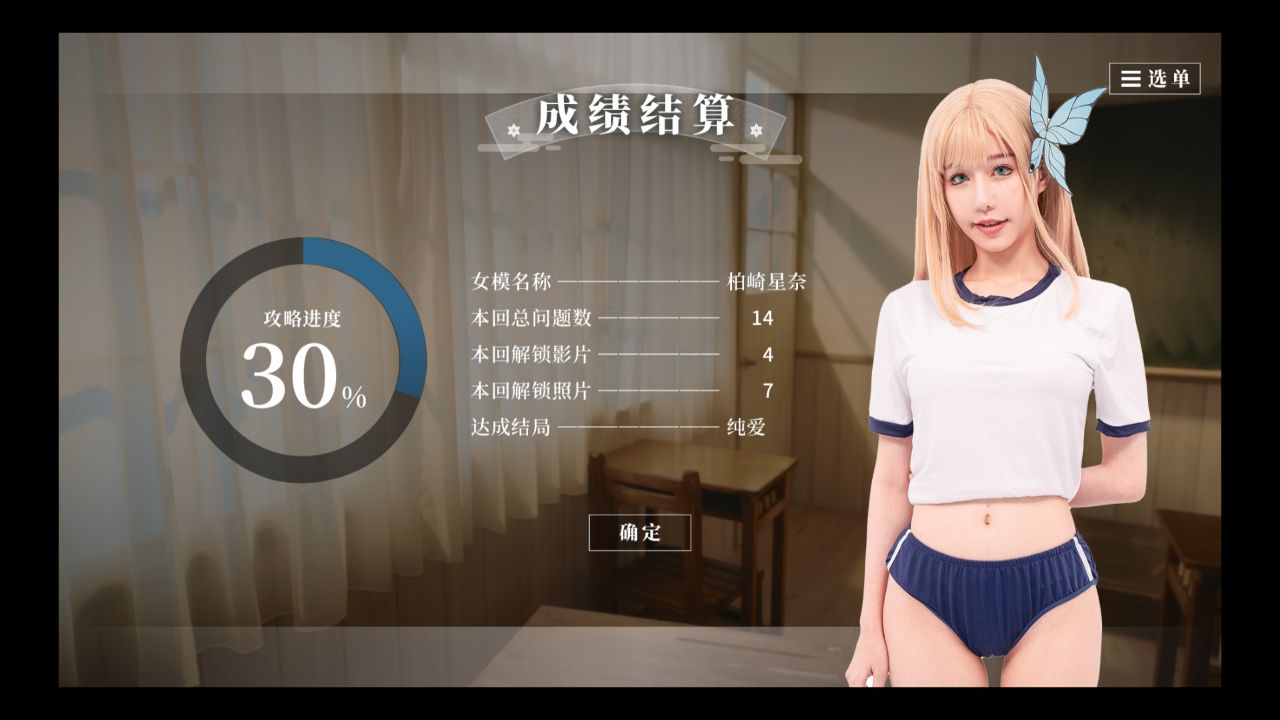Click the hamburger menu icon
The width and height of the screenshot is (1280, 720).
[1131, 76]
